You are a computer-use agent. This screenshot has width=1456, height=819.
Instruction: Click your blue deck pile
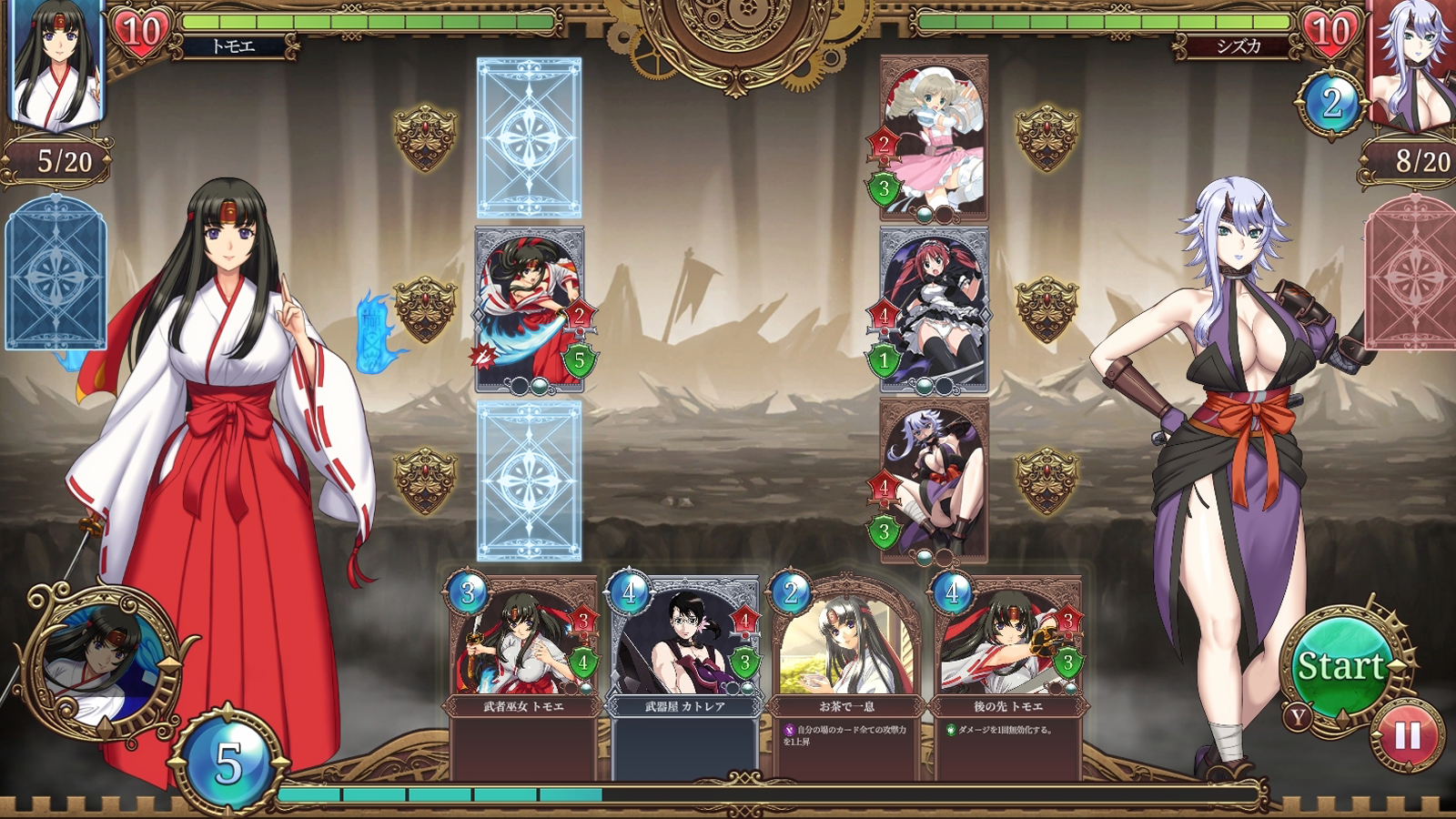pyautogui.click(x=56, y=273)
